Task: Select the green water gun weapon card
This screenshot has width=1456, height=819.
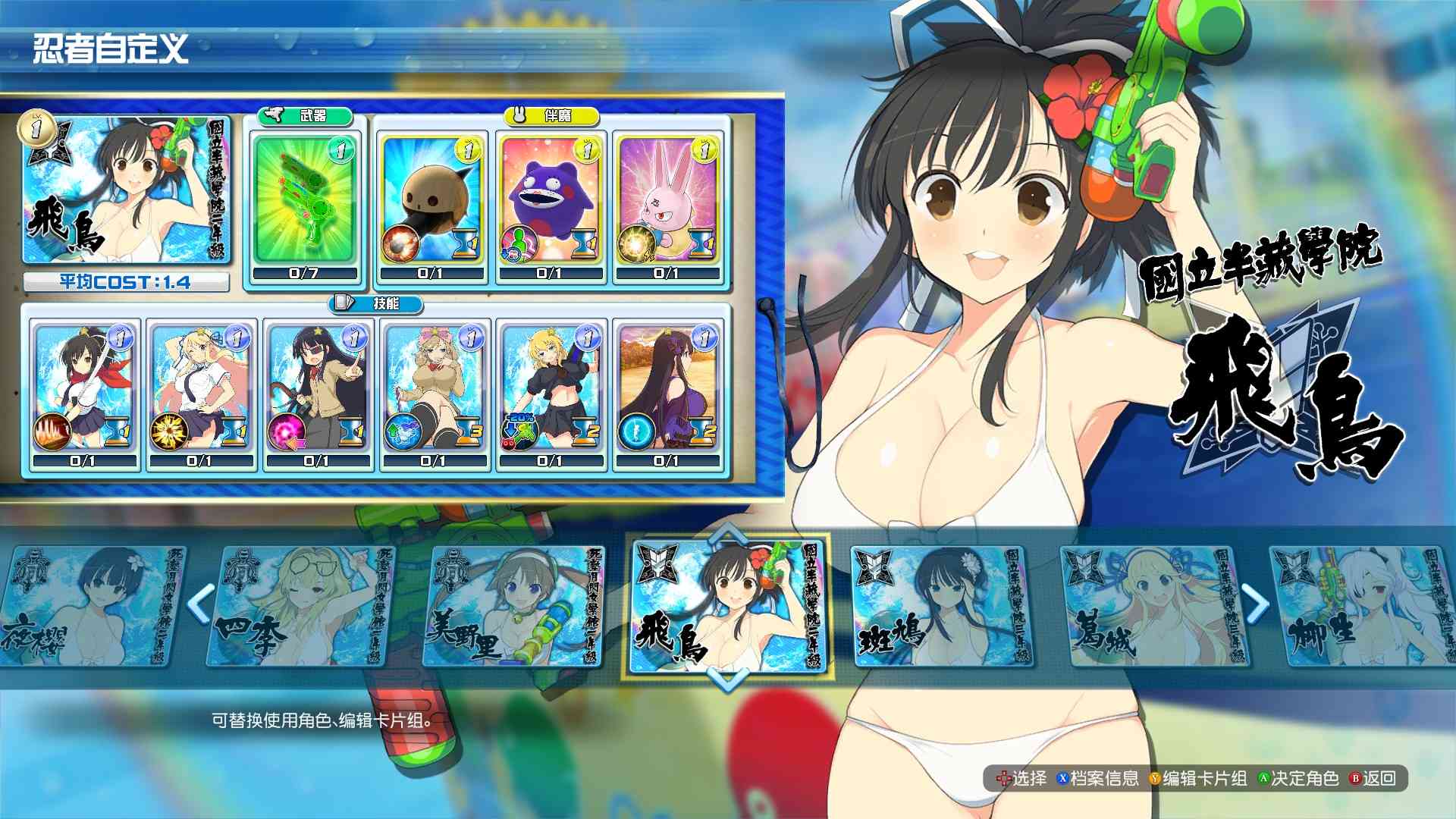Action: 306,199
